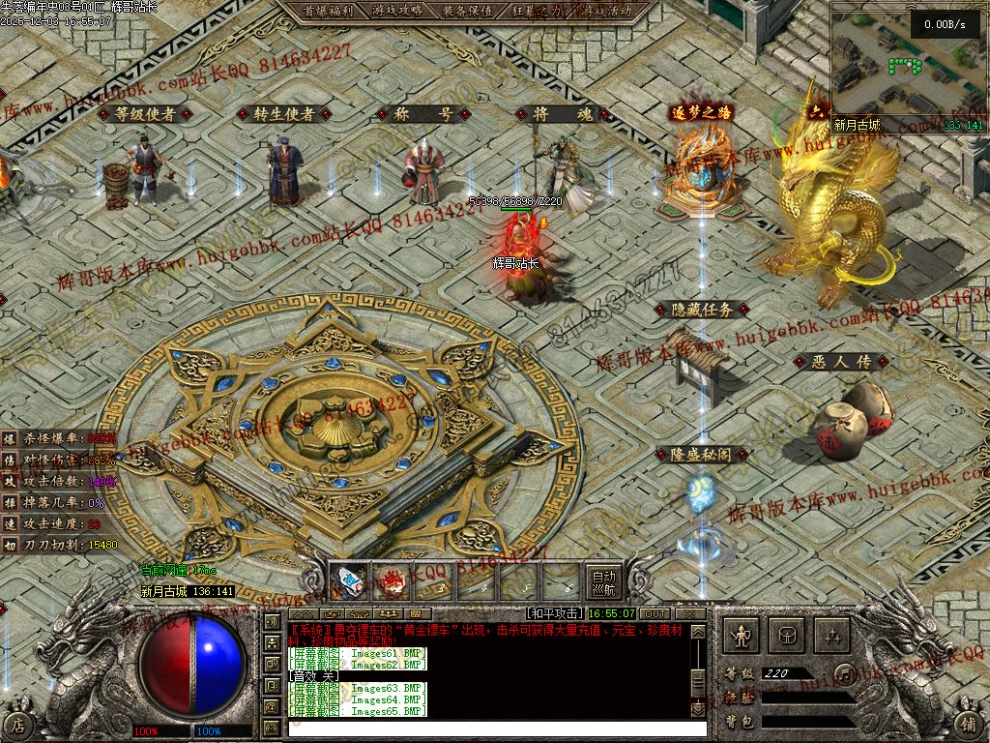Use the red item in second hotbar slot
The height and width of the screenshot is (743, 990).
click(391, 581)
